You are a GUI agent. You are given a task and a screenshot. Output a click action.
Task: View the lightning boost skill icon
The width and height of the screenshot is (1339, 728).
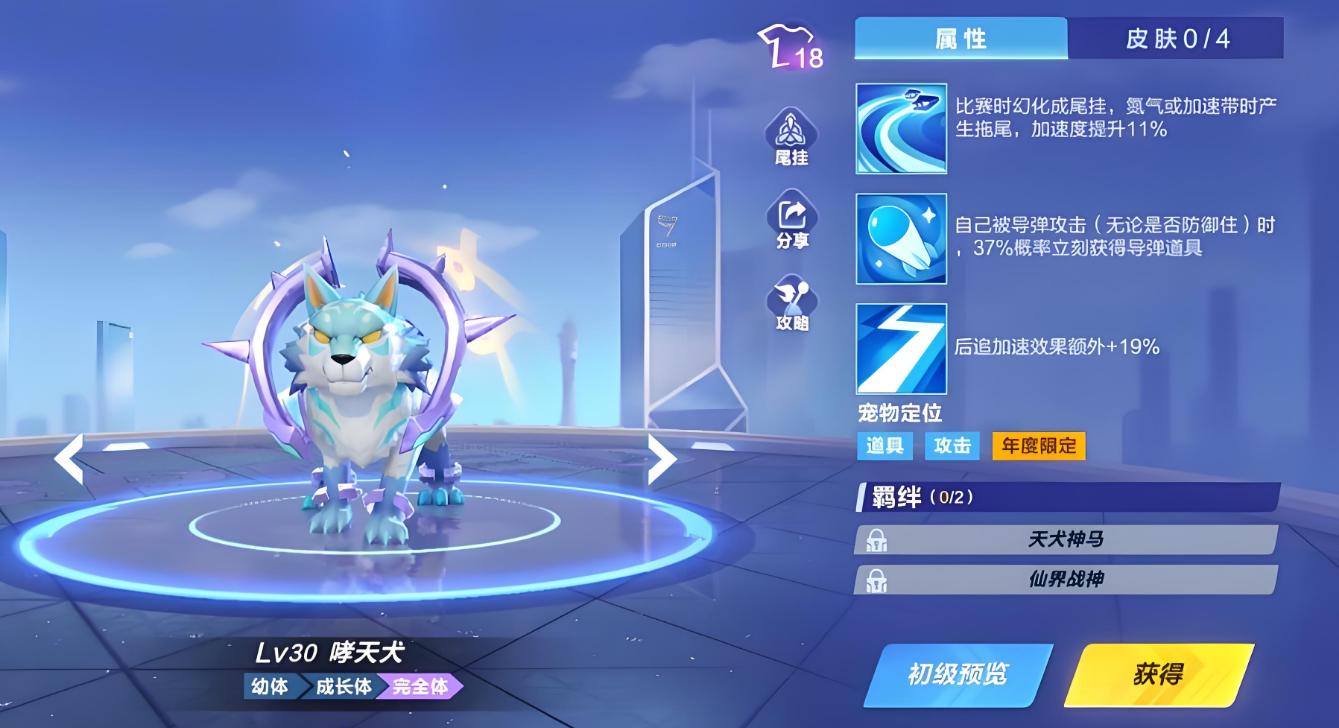(x=901, y=348)
